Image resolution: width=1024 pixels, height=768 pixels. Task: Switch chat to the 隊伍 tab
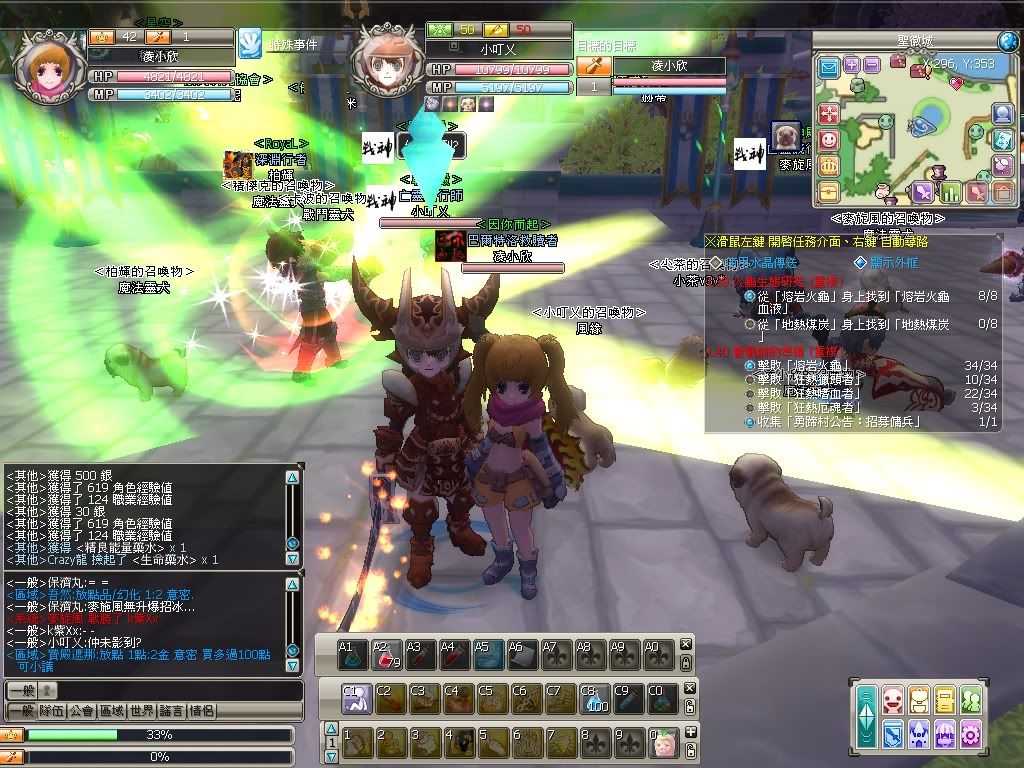(x=52, y=711)
